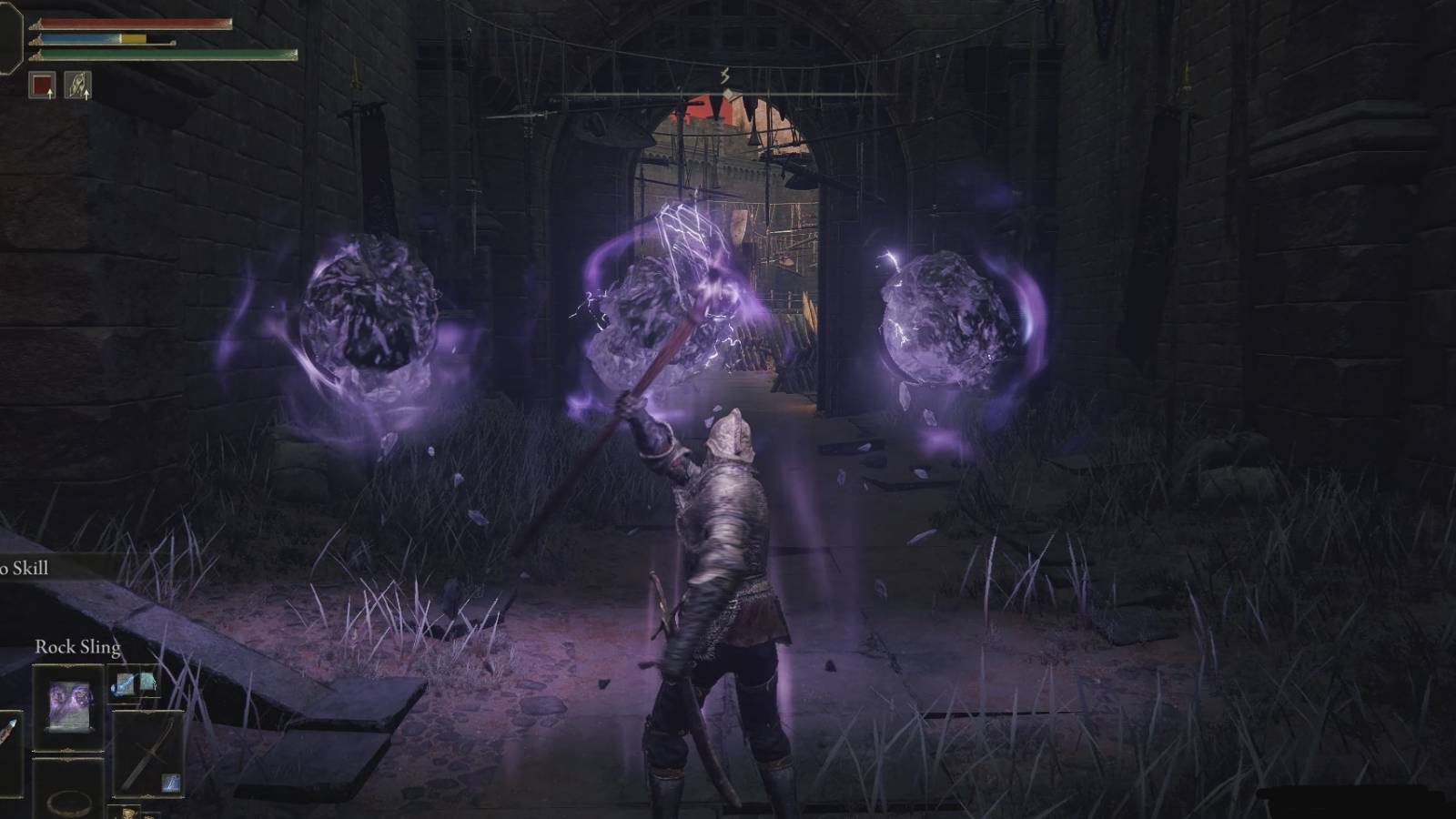Click the Rock Sling spell name text
This screenshot has height=819, width=1456.
[78, 647]
